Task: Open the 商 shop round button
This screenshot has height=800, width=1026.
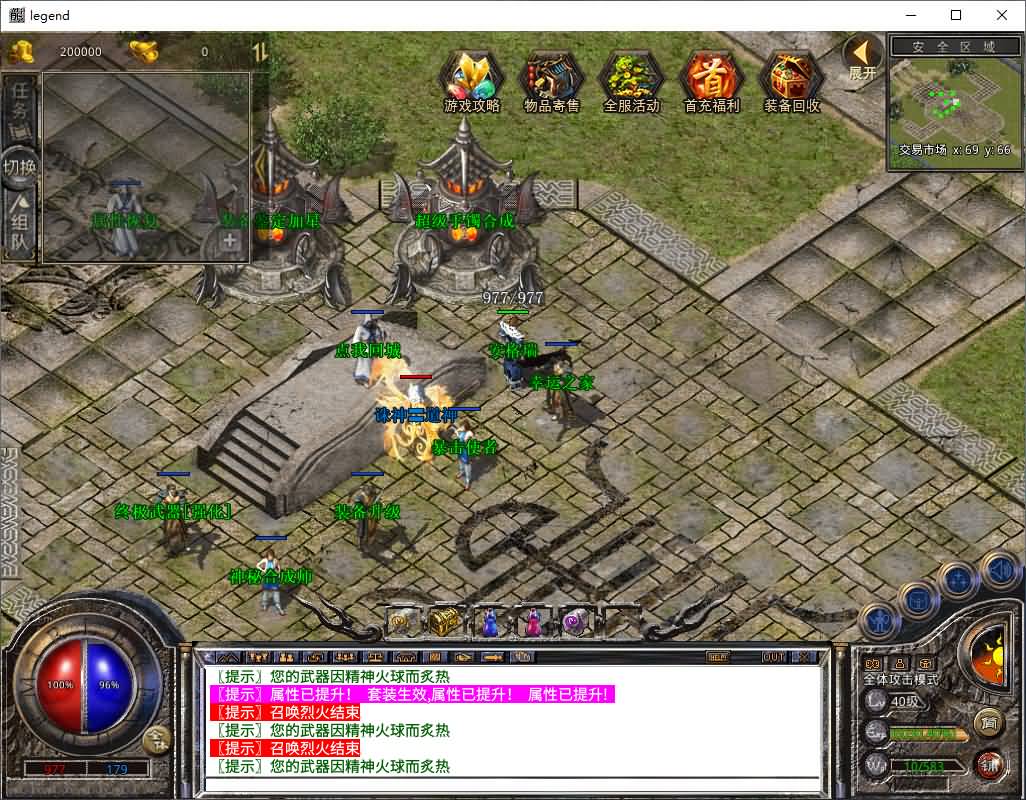Action: click(988, 722)
